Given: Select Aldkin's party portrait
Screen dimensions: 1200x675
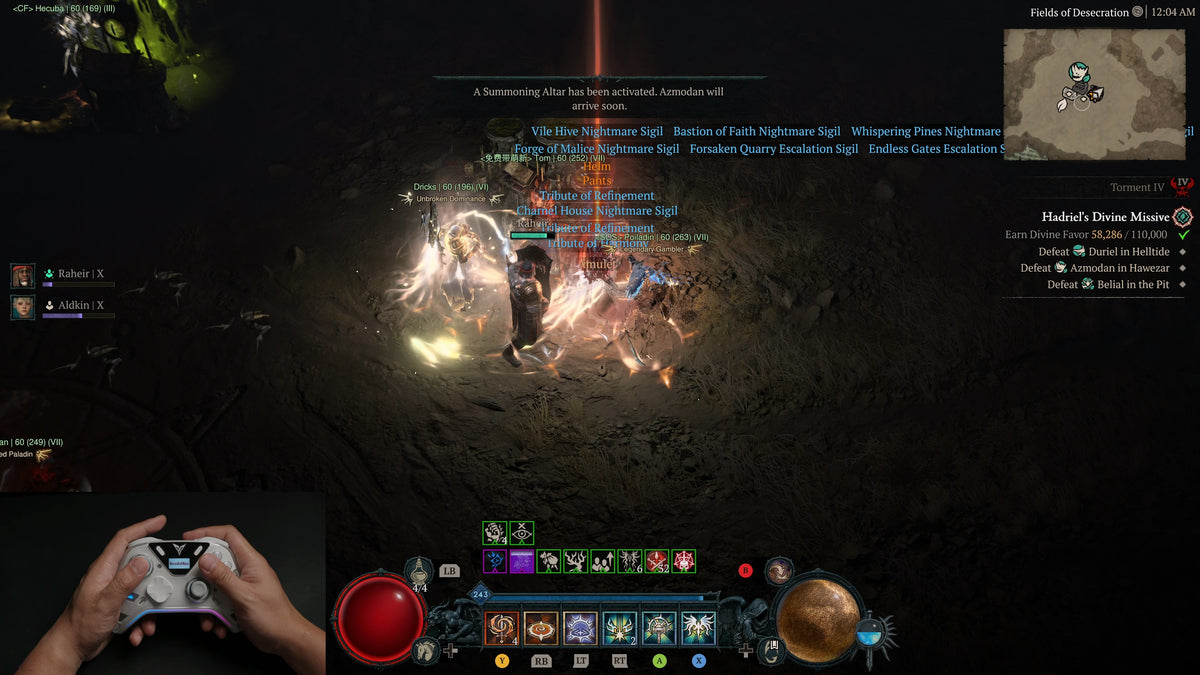Looking at the screenshot, I should 22,306.
